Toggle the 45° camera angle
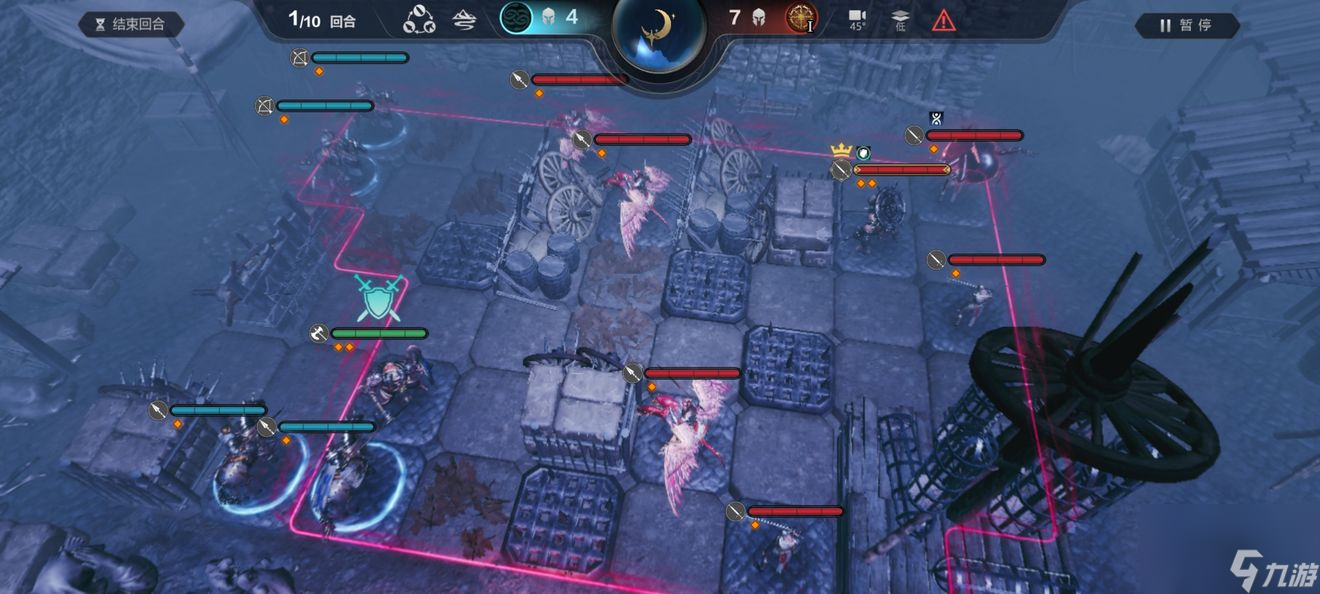Viewport: 1320px width, 594px height. click(857, 20)
